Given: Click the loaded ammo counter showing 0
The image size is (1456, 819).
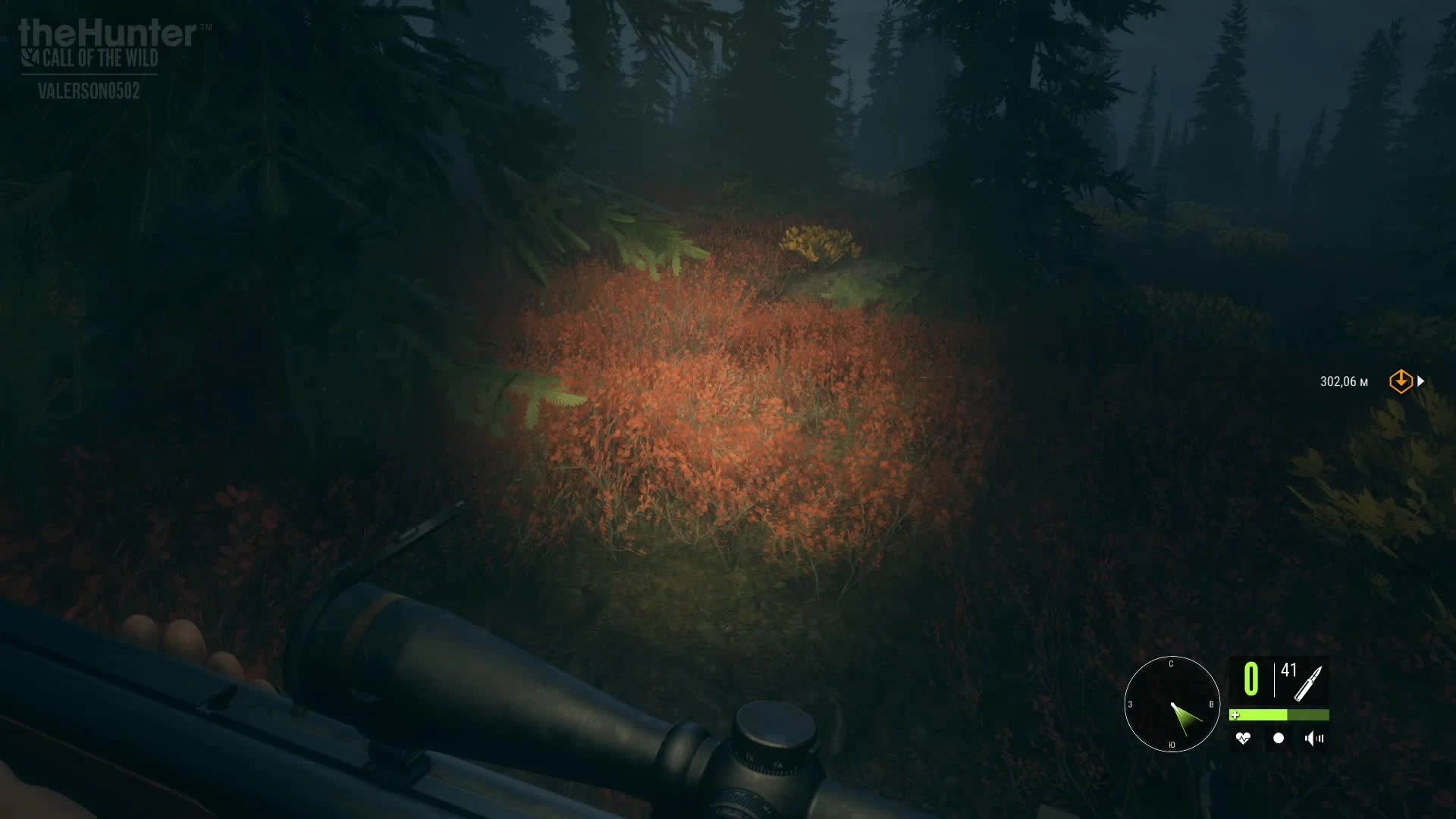Looking at the screenshot, I should coord(1251,677).
